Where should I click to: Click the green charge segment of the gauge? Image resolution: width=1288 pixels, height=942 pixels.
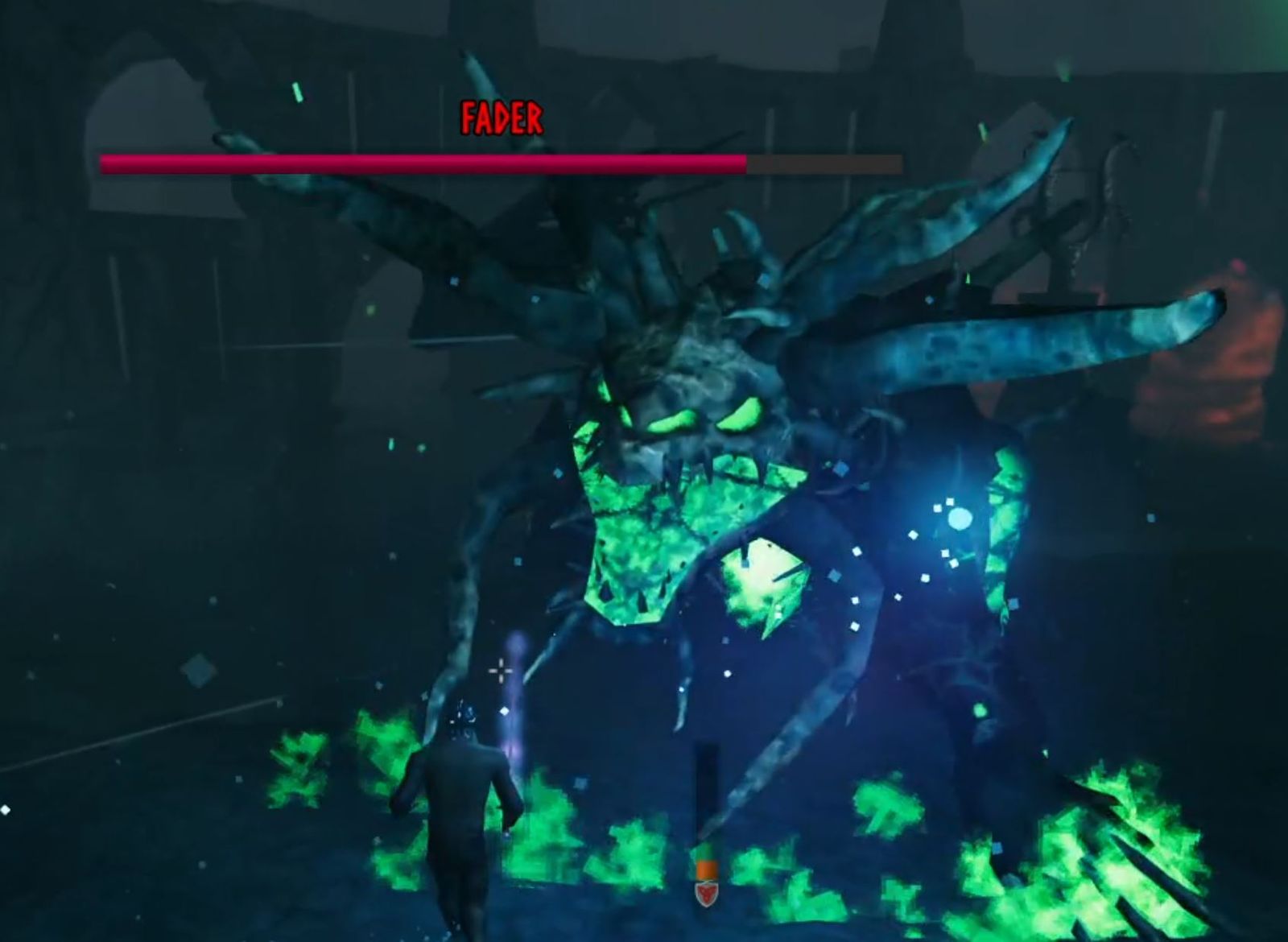(x=706, y=851)
